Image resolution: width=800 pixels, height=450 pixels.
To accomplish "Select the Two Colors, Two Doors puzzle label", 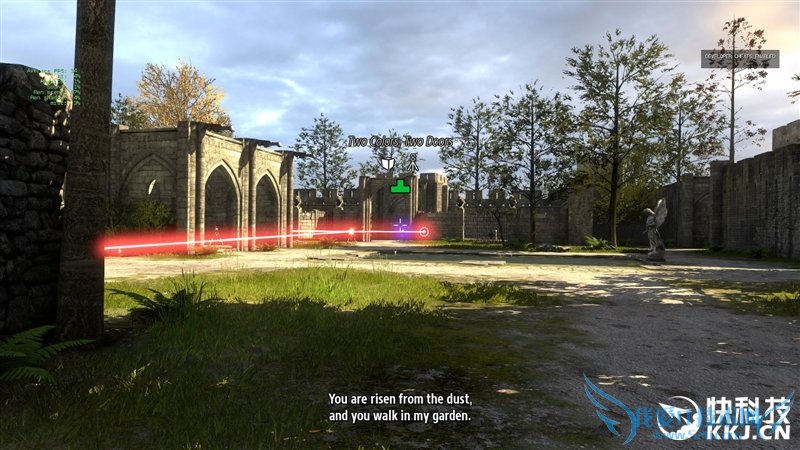I will [x=400, y=142].
